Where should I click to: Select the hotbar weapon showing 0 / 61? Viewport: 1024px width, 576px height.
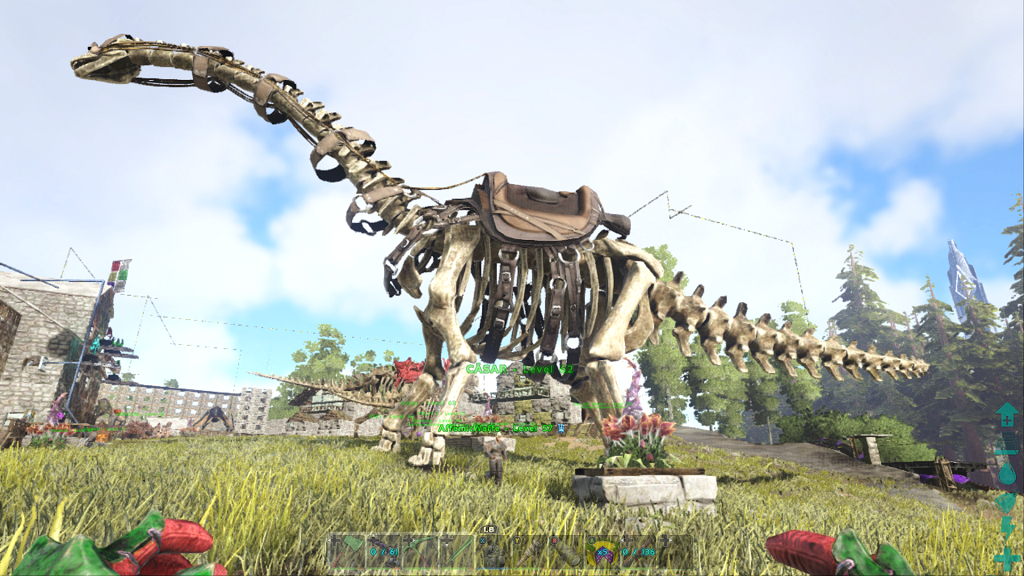click(384, 552)
